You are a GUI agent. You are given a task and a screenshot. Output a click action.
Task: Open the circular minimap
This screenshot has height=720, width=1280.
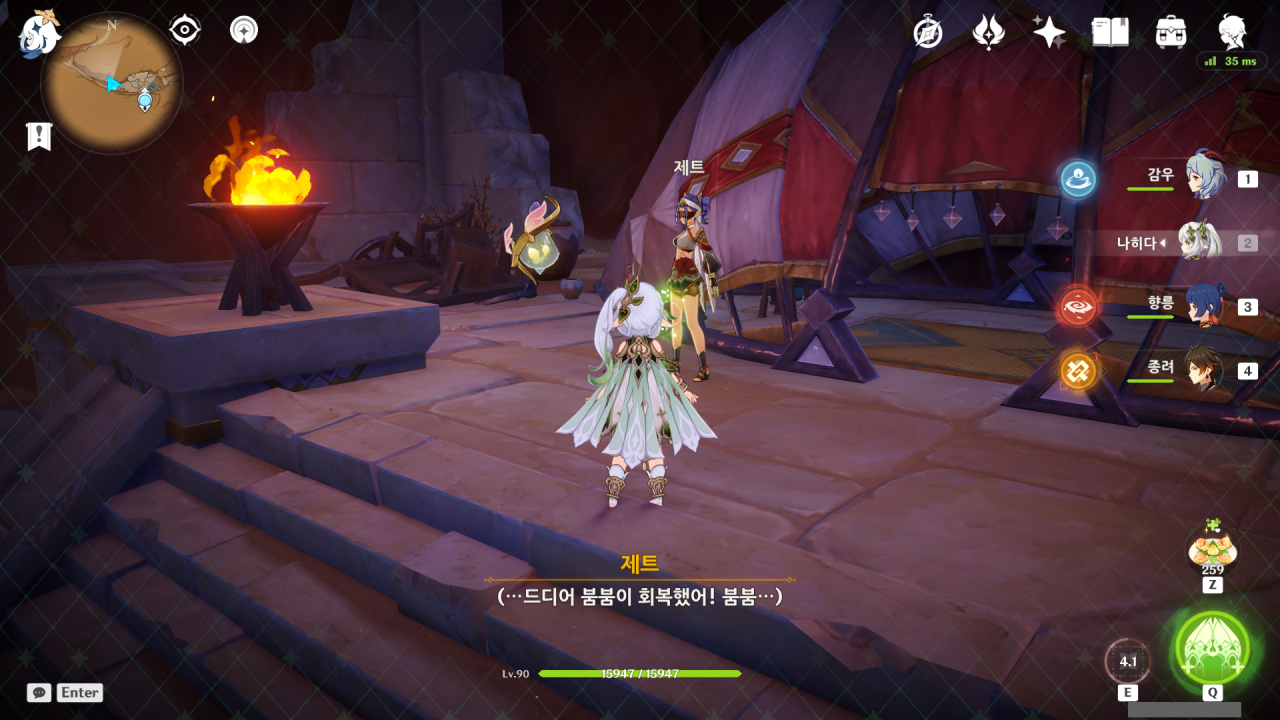pos(112,84)
